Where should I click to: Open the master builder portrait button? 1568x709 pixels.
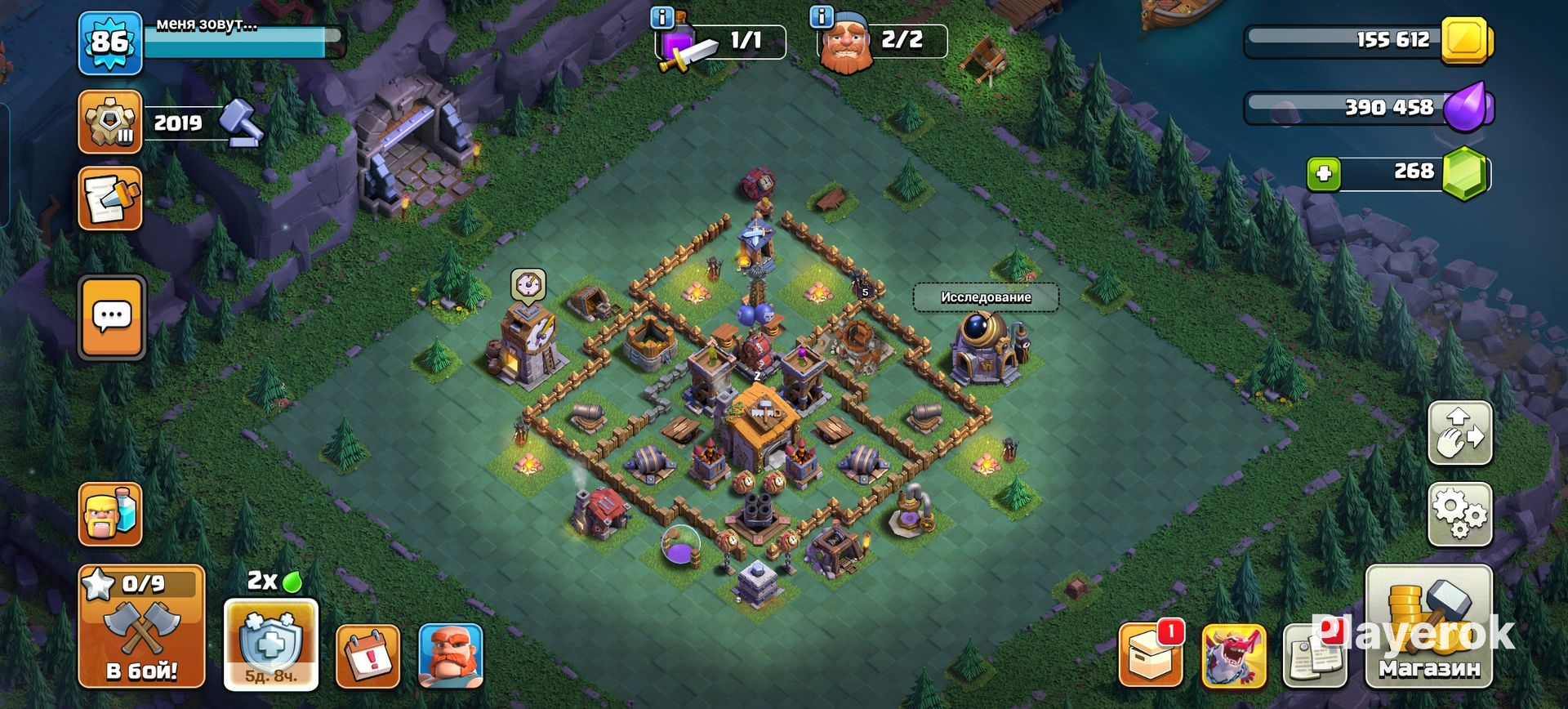pos(450,656)
